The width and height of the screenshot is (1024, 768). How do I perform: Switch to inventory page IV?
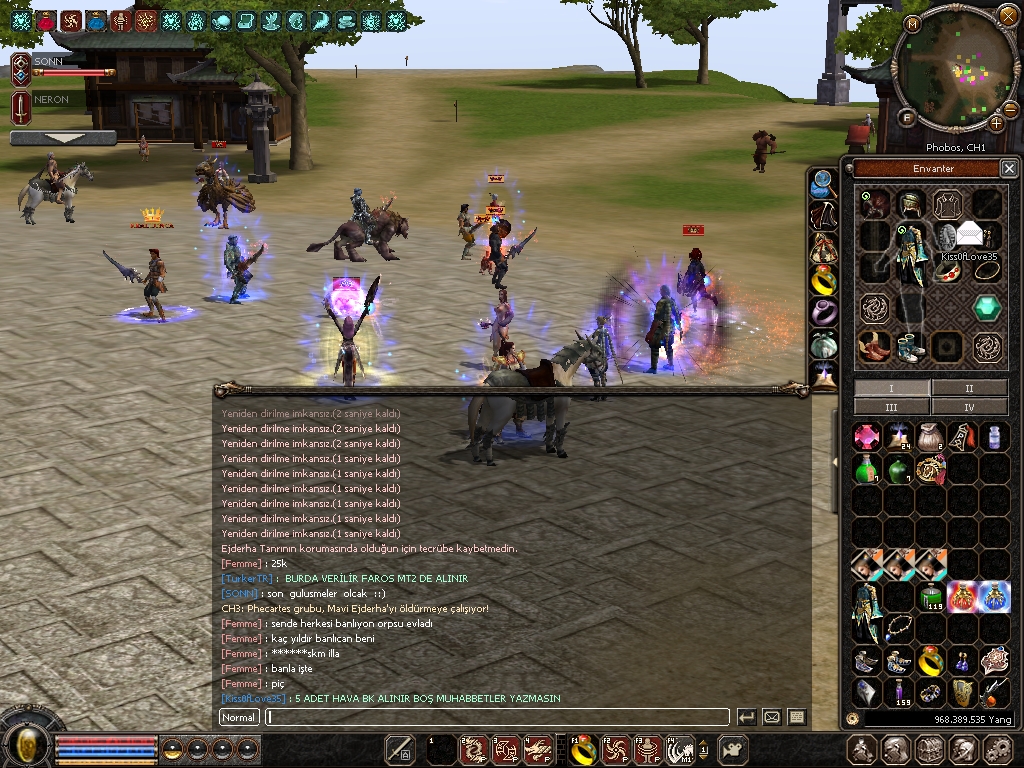(968, 407)
